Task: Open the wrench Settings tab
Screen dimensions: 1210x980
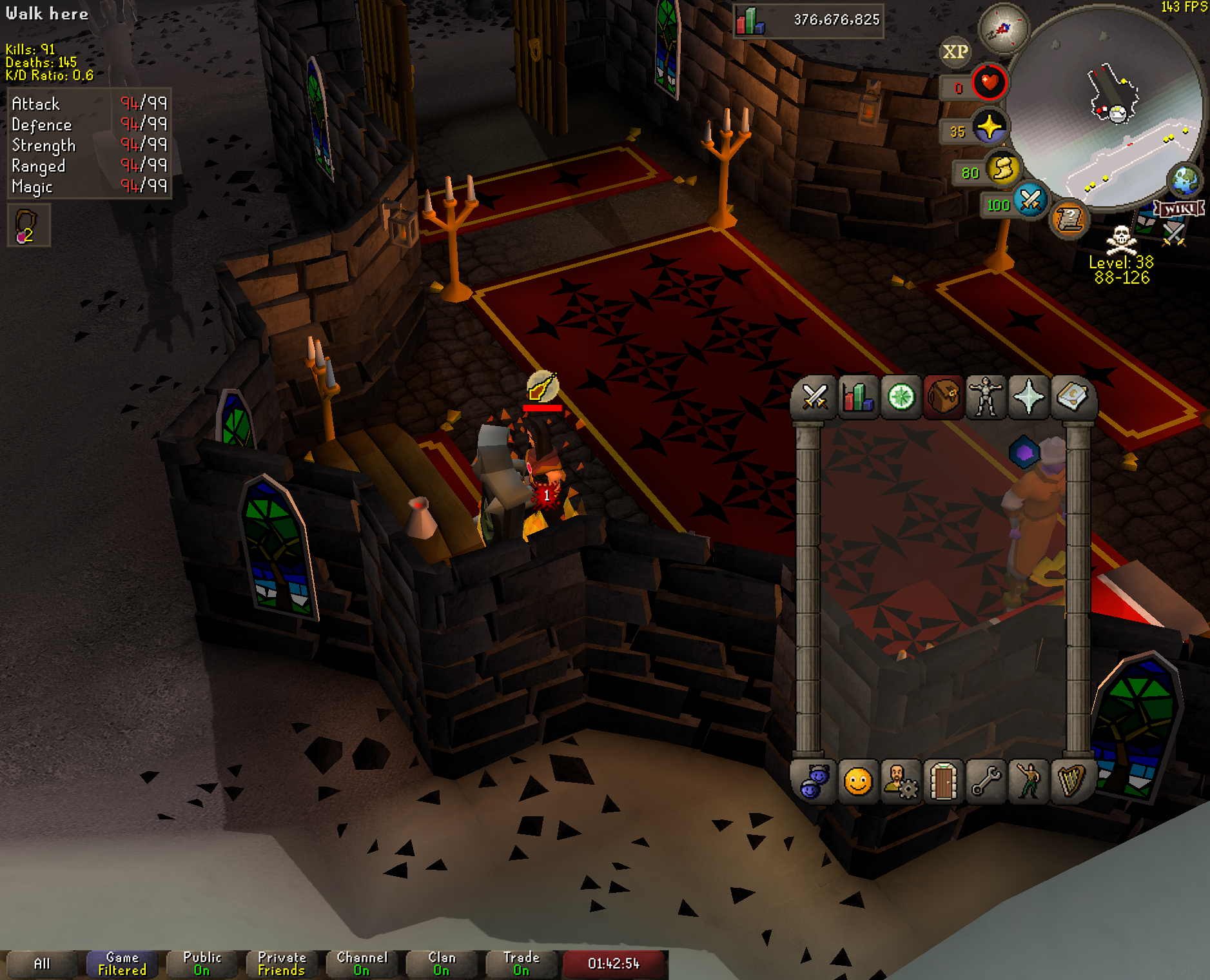Action: [986, 782]
